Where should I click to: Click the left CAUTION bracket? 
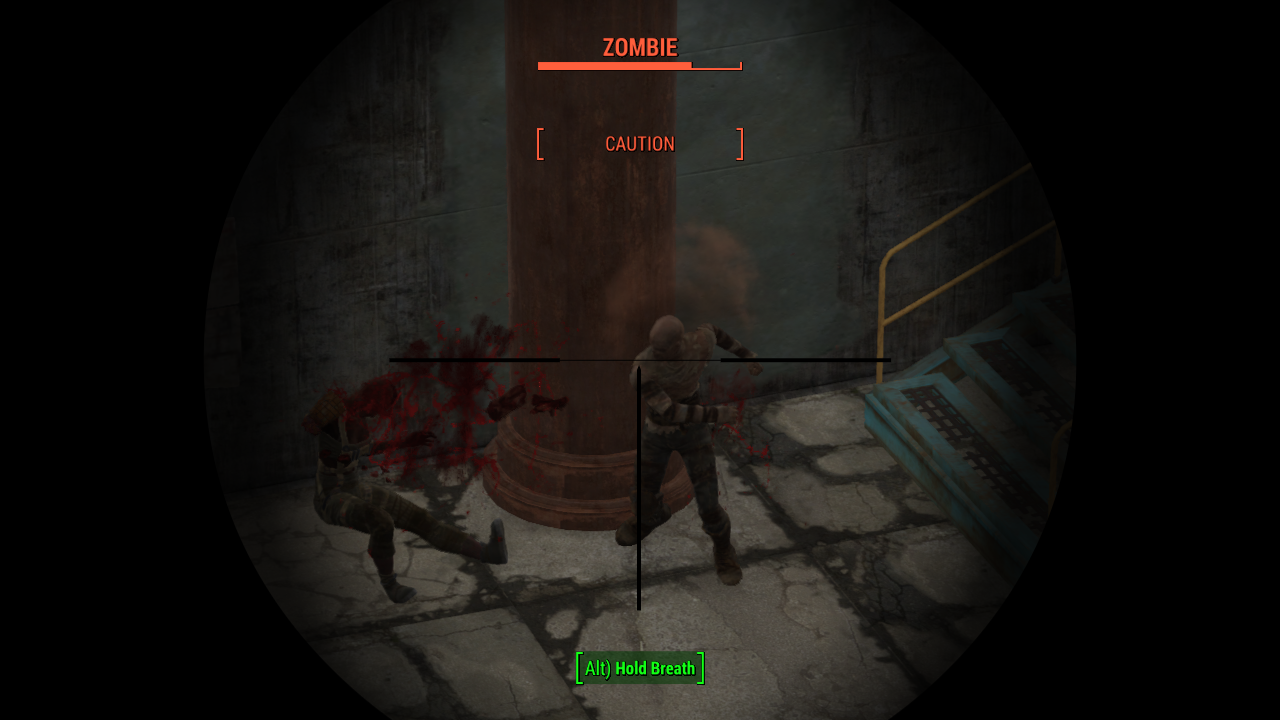(x=540, y=143)
